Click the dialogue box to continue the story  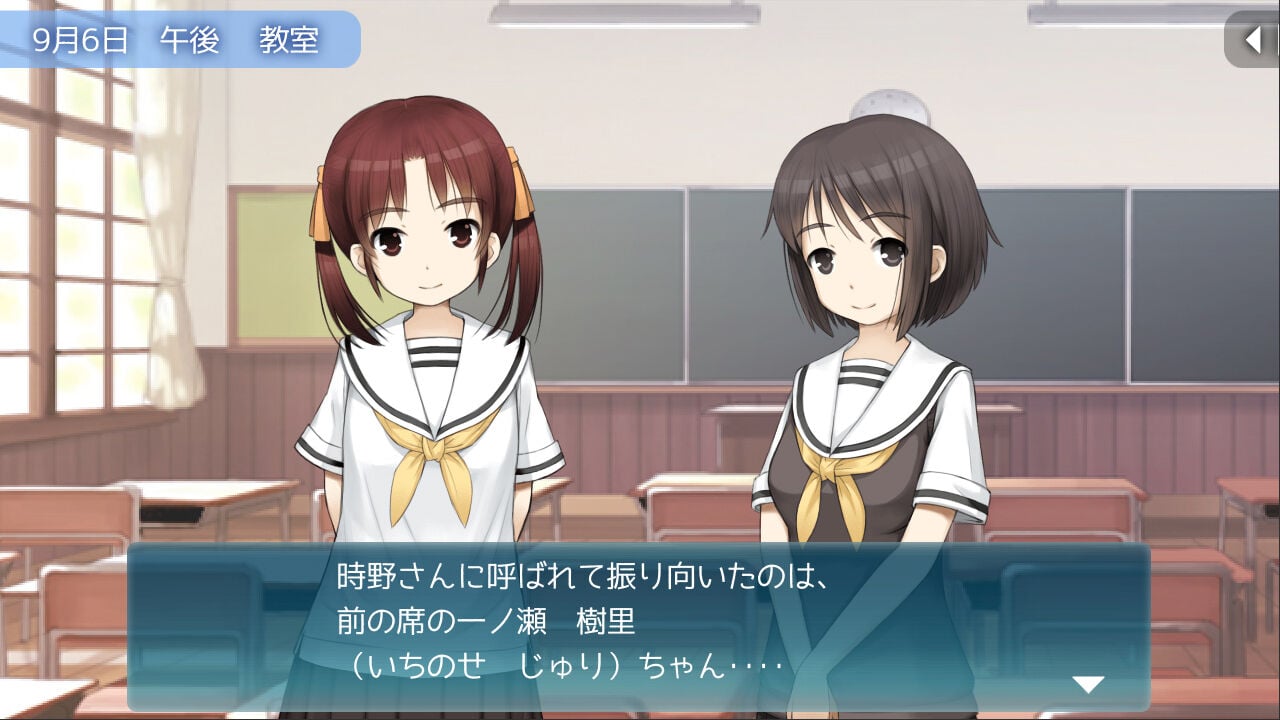pos(640,630)
